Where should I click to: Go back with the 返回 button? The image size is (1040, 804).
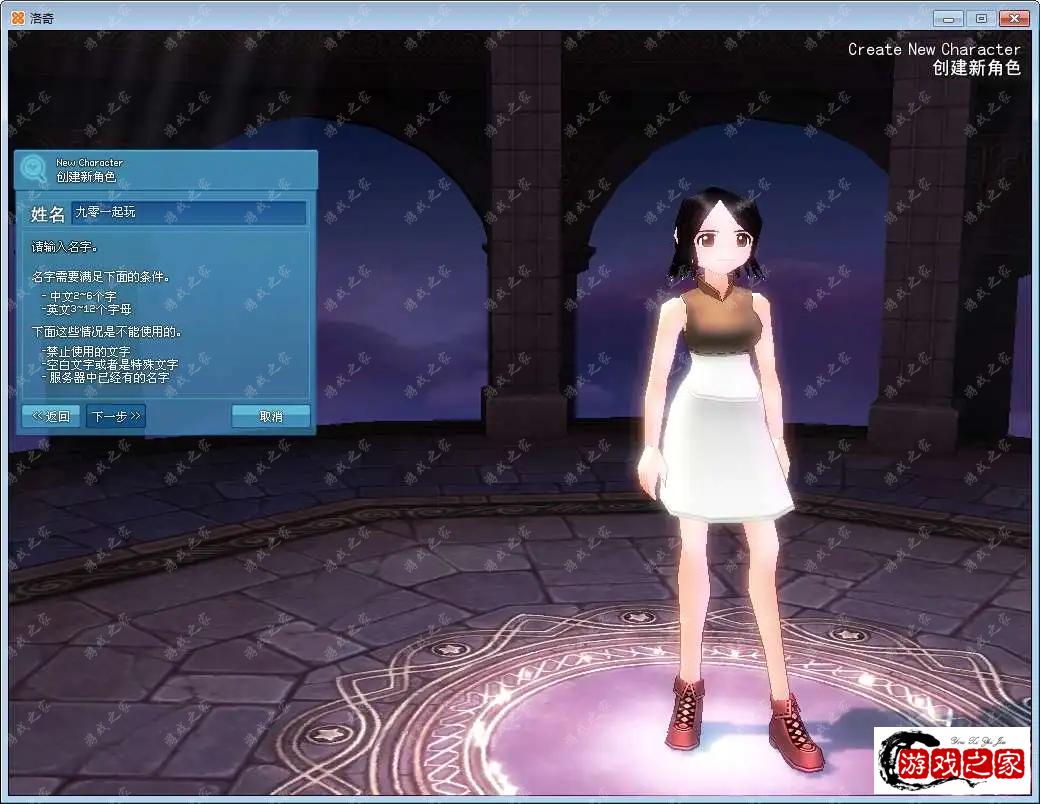(x=50, y=416)
